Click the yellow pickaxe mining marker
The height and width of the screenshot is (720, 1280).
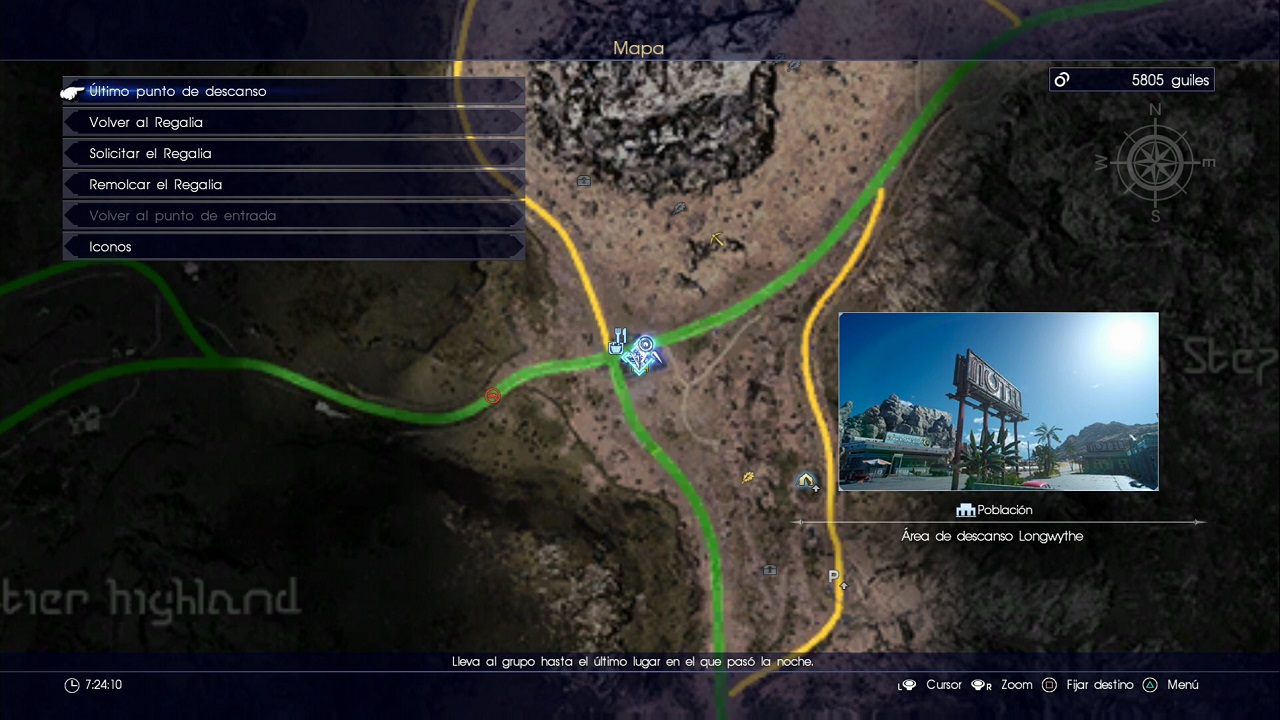[717, 239]
